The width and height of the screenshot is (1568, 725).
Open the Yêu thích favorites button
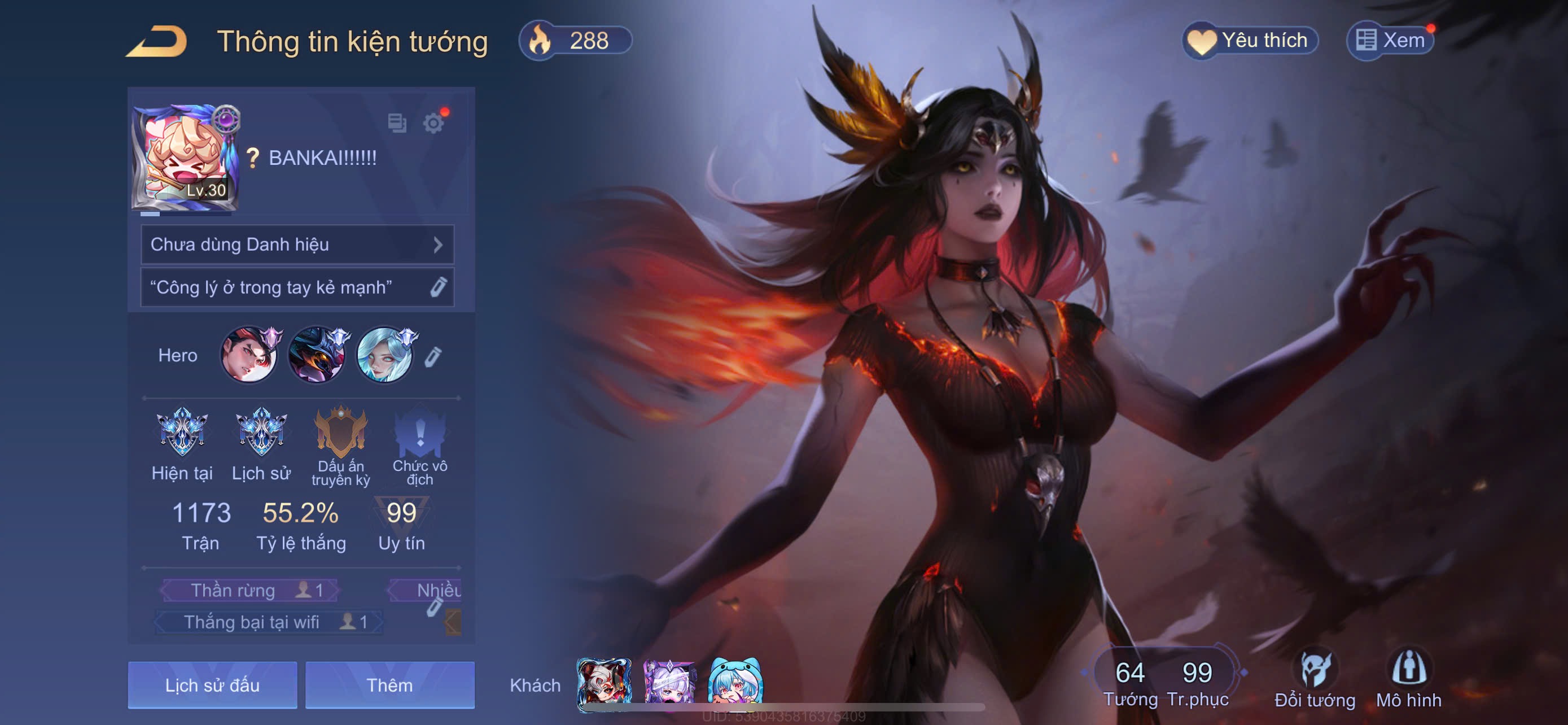coord(1250,41)
